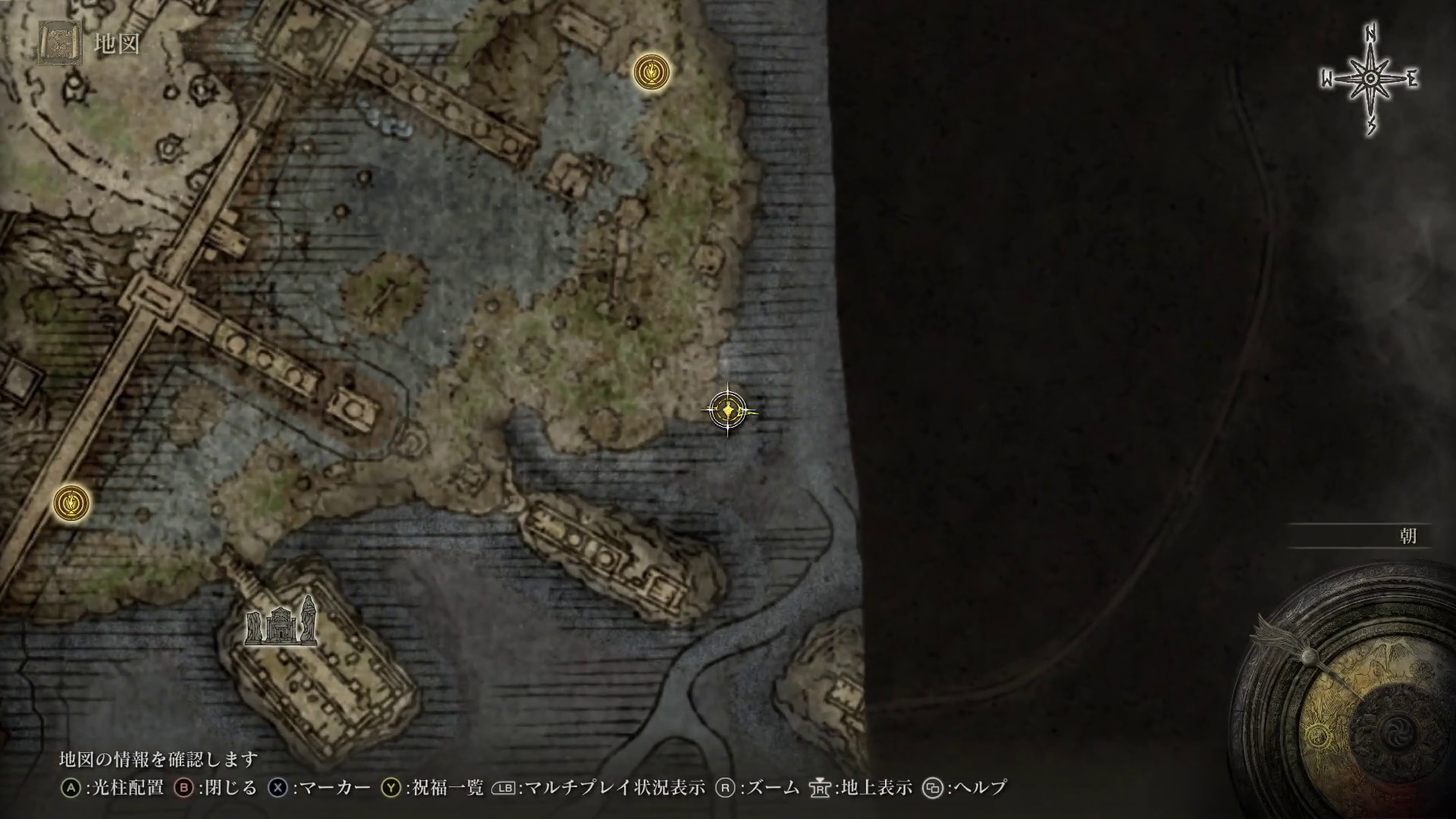This screenshot has width=1456, height=819.
Task: Select the site of grace on the grassy peninsula
Action: click(x=651, y=73)
